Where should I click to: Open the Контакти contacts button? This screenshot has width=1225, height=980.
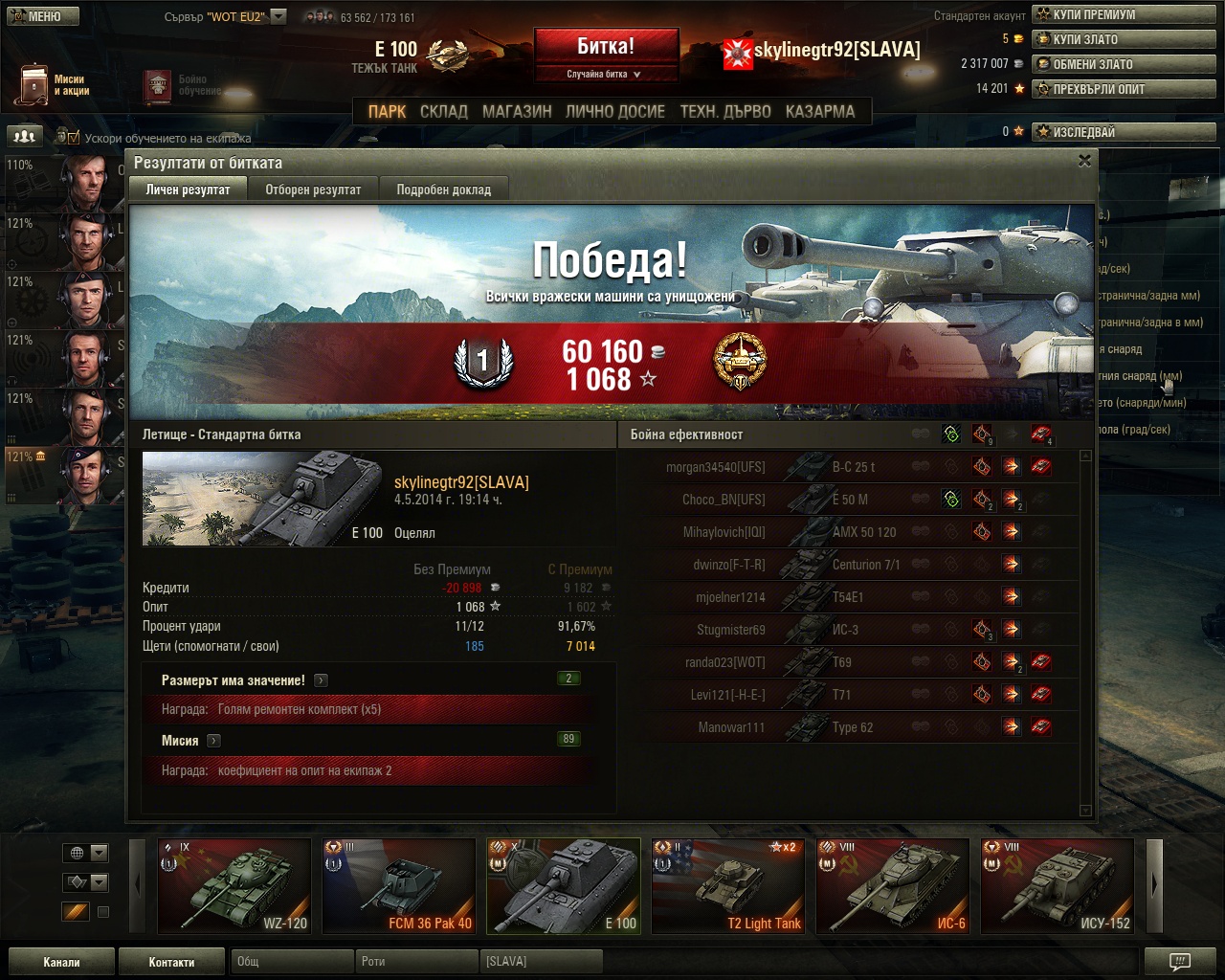point(171,962)
